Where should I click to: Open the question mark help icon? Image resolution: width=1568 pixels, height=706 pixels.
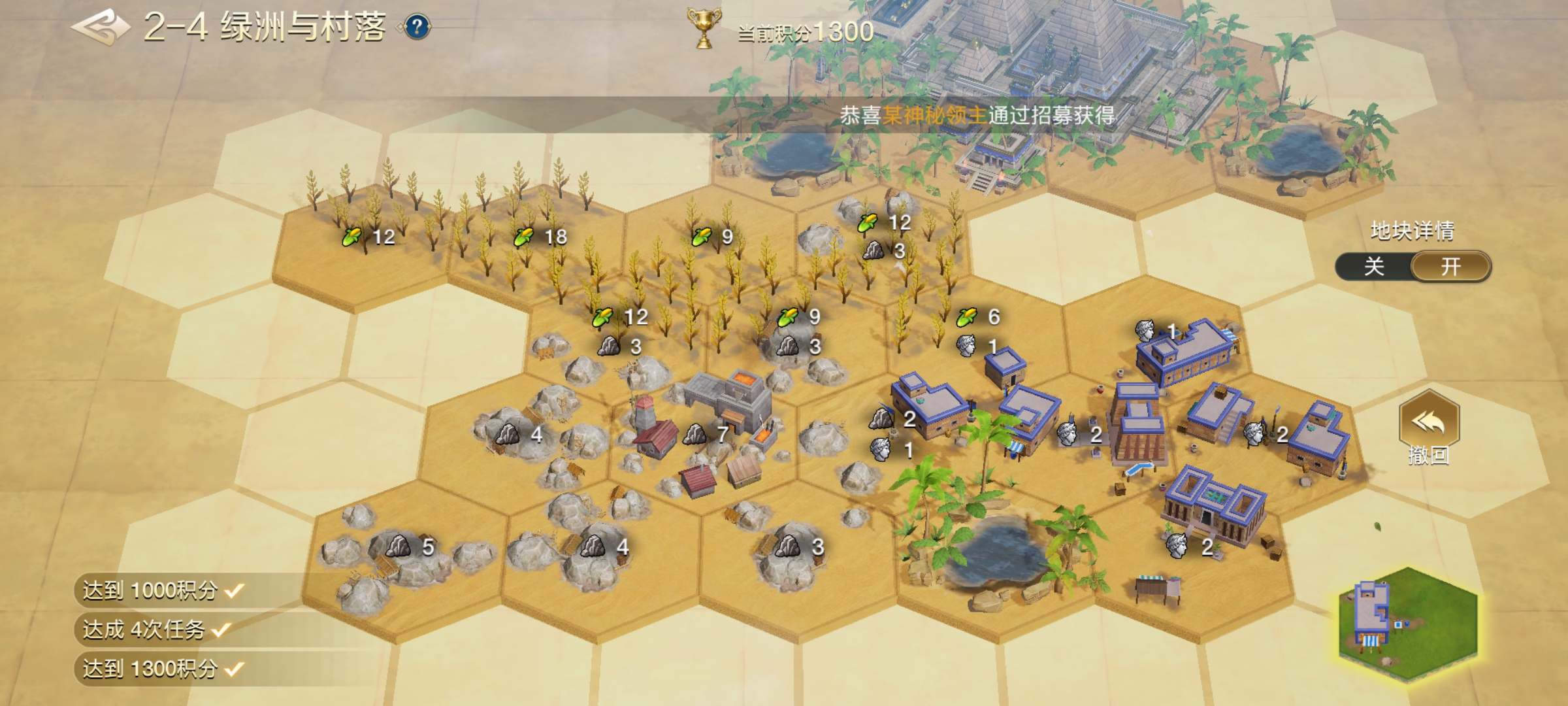[x=417, y=27]
